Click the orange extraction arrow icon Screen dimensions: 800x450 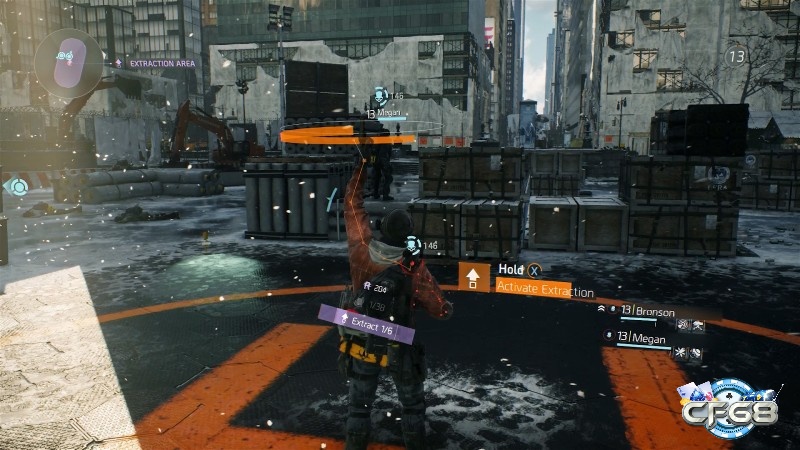472,277
